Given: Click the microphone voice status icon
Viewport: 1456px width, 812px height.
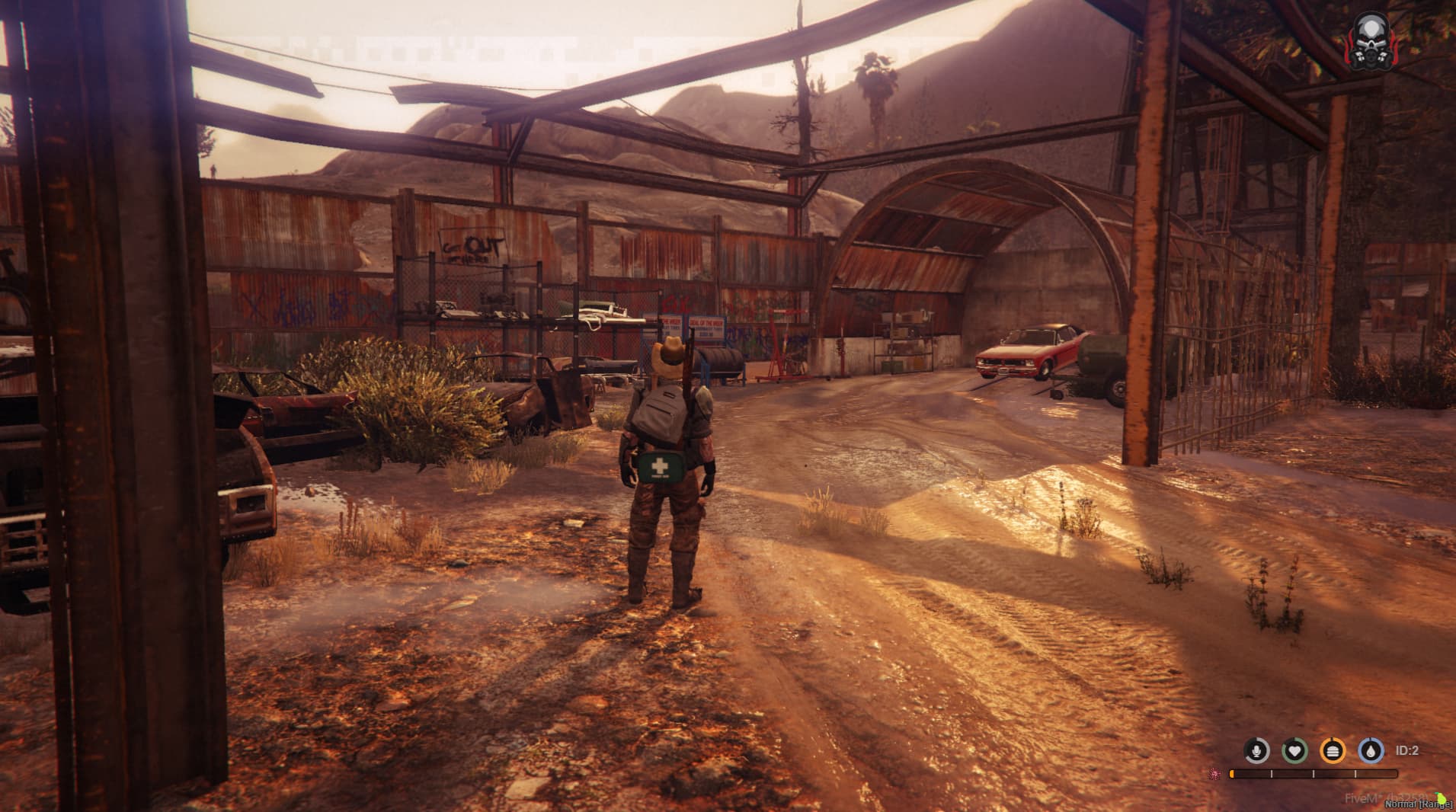Looking at the screenshot, I should (x=1256, y=751).
